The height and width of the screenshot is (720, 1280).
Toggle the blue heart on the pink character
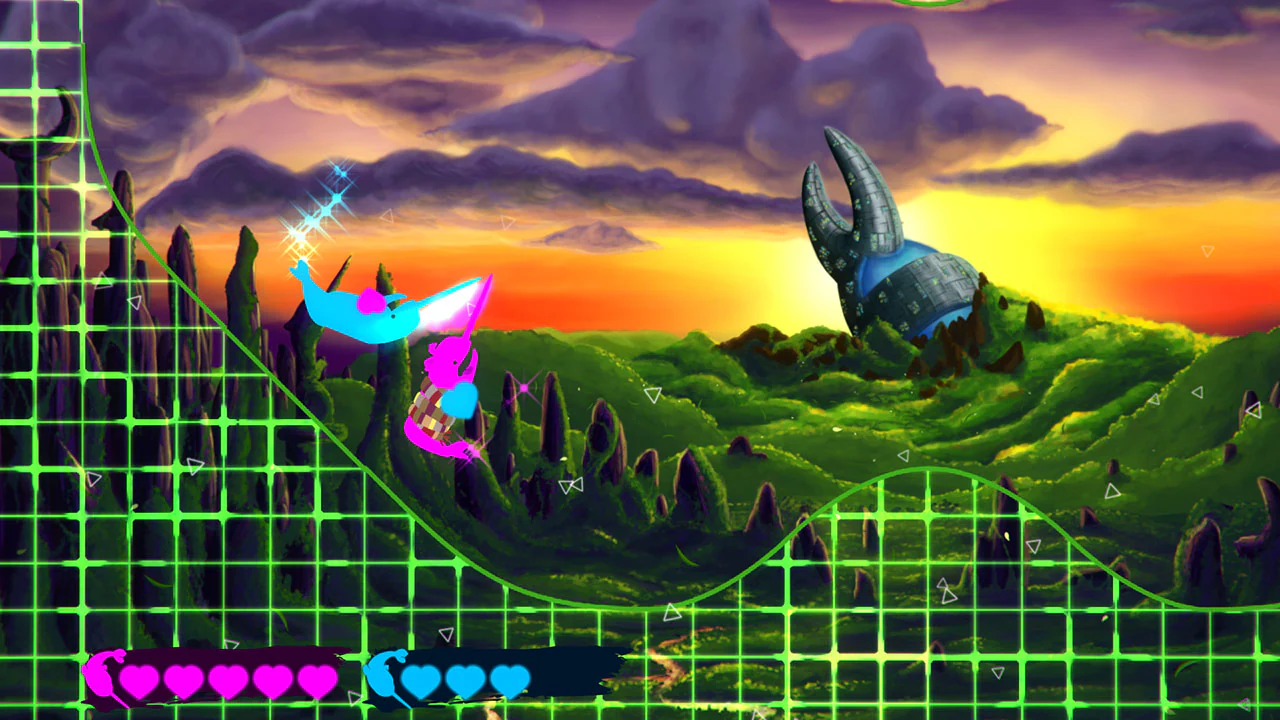pyautogui.click(x=460, y=402)
